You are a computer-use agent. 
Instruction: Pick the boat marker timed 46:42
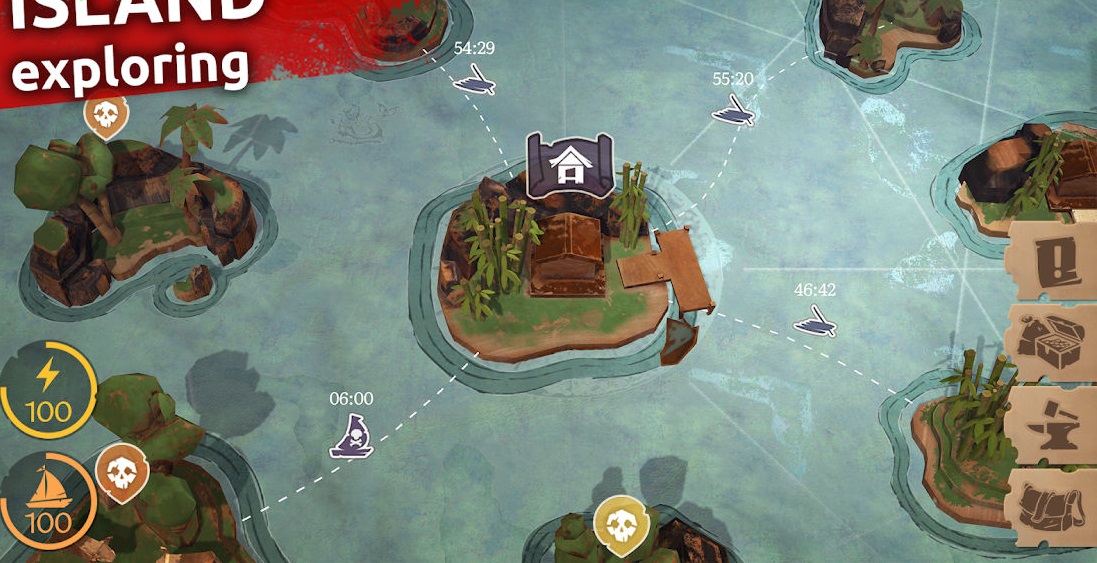pos(815,321)
